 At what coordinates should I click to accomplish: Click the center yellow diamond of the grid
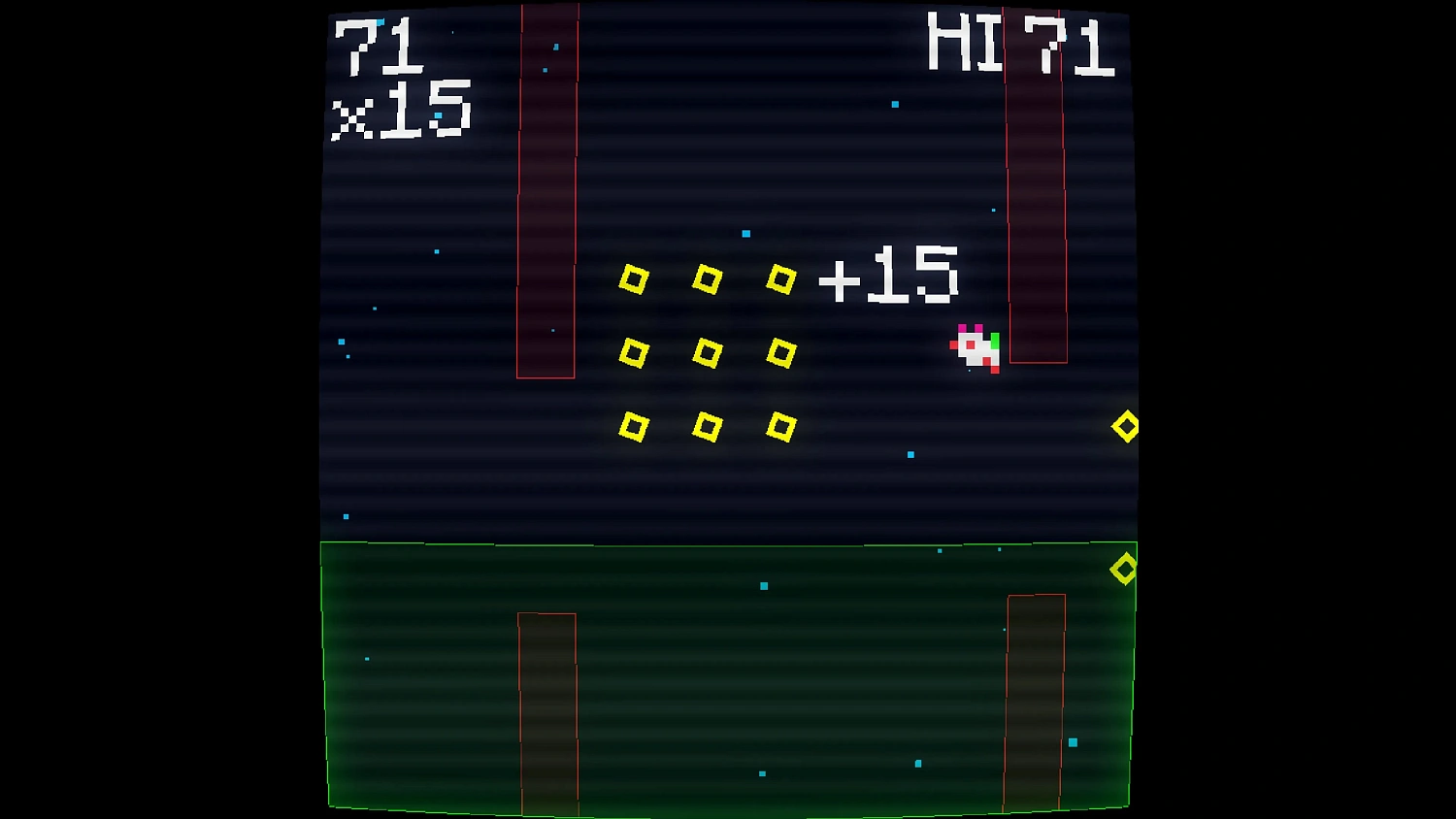click(707, 352)
